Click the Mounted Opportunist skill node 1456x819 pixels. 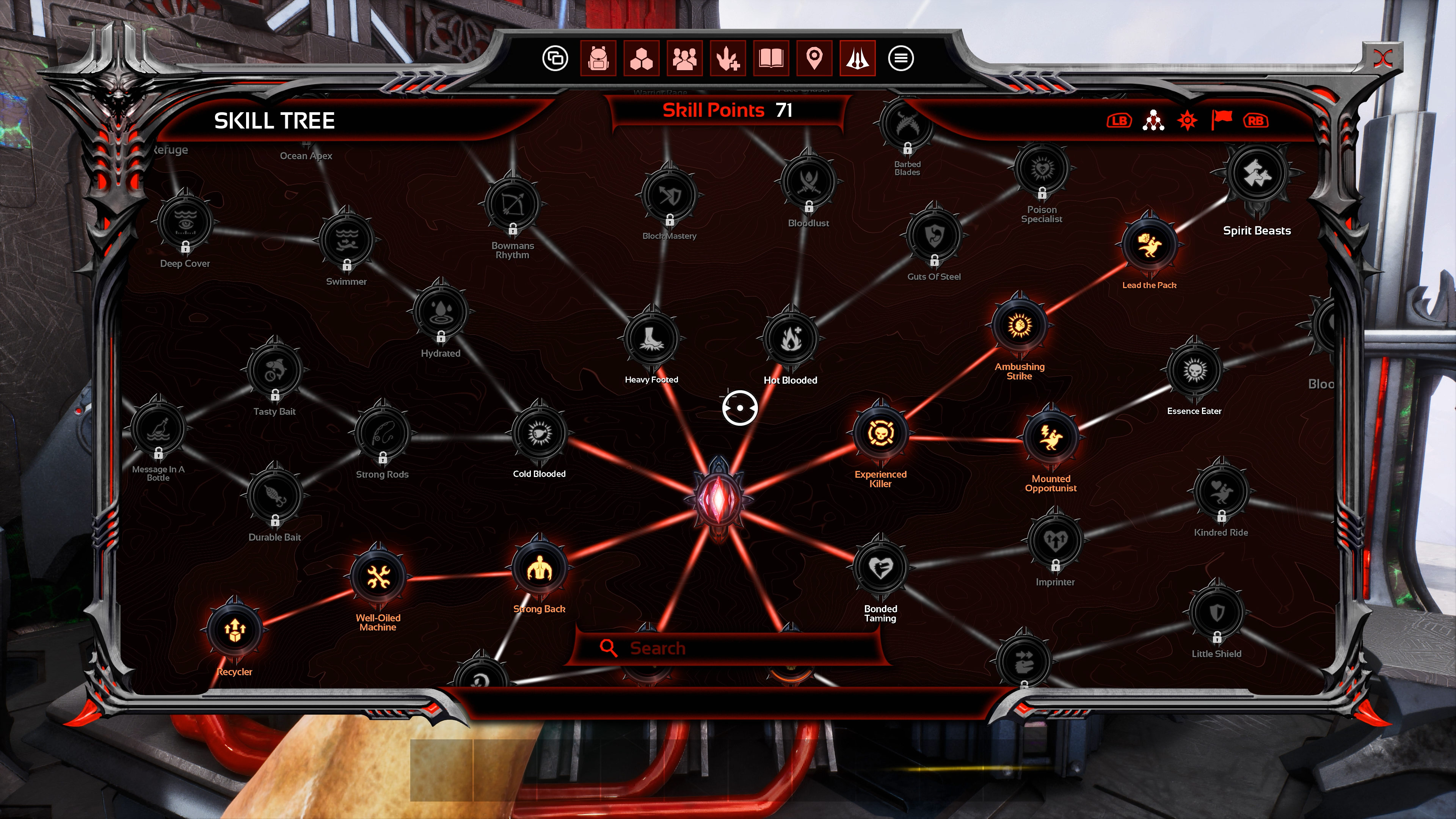click(1050, 438)
